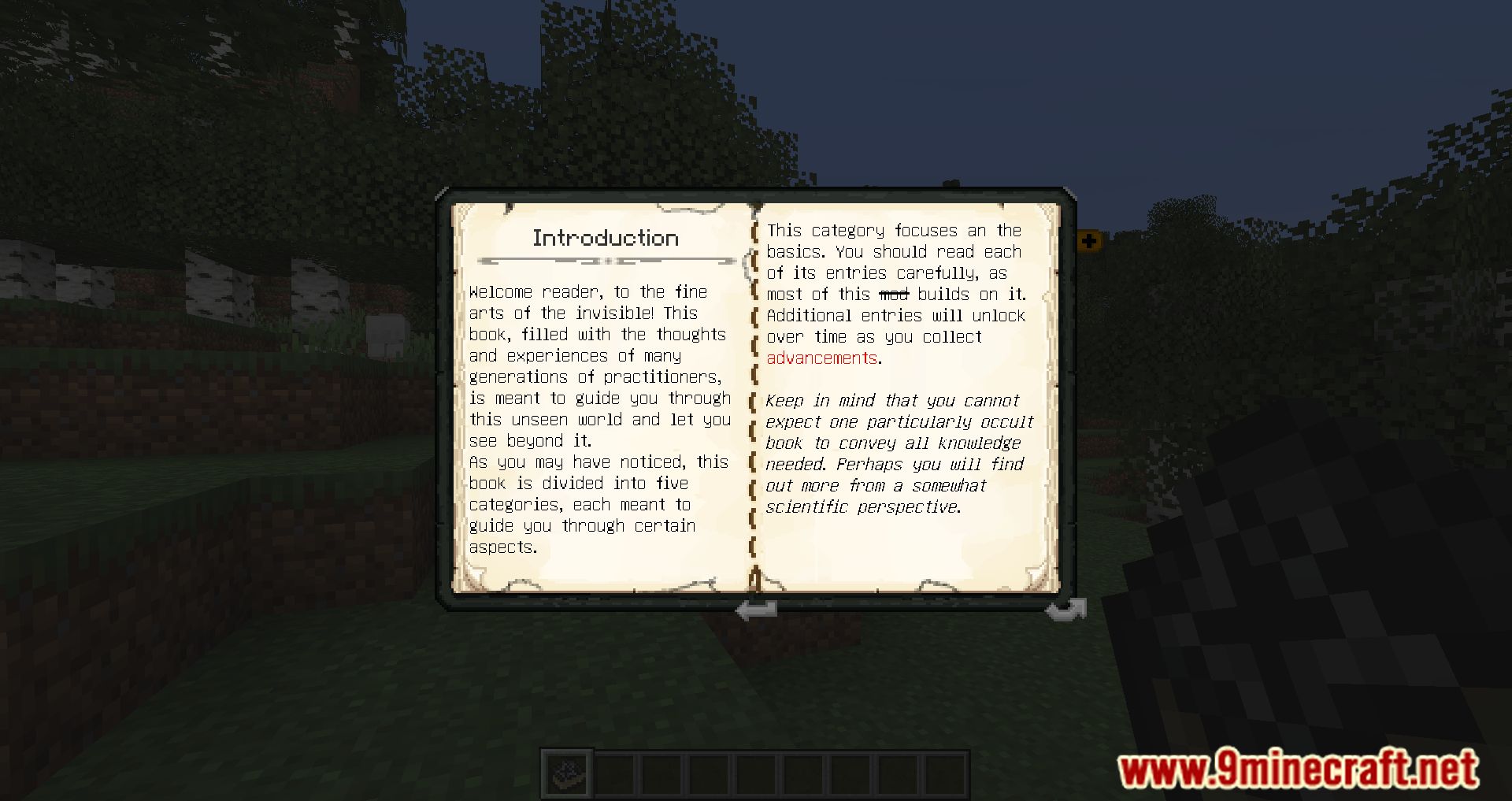Click the Introduction title heading

pyautogui.click(x=606, y=237)
